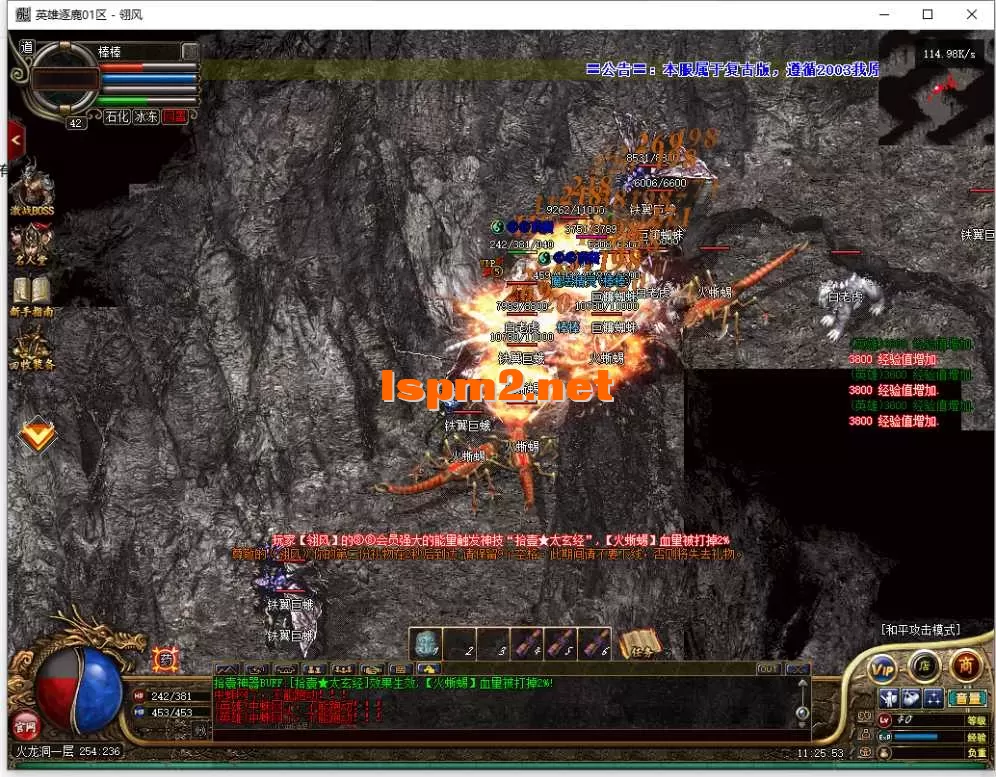The height and width of the screenshot is (777, 996).
Task: Close the game window
Action: click(x=972, y=14)
